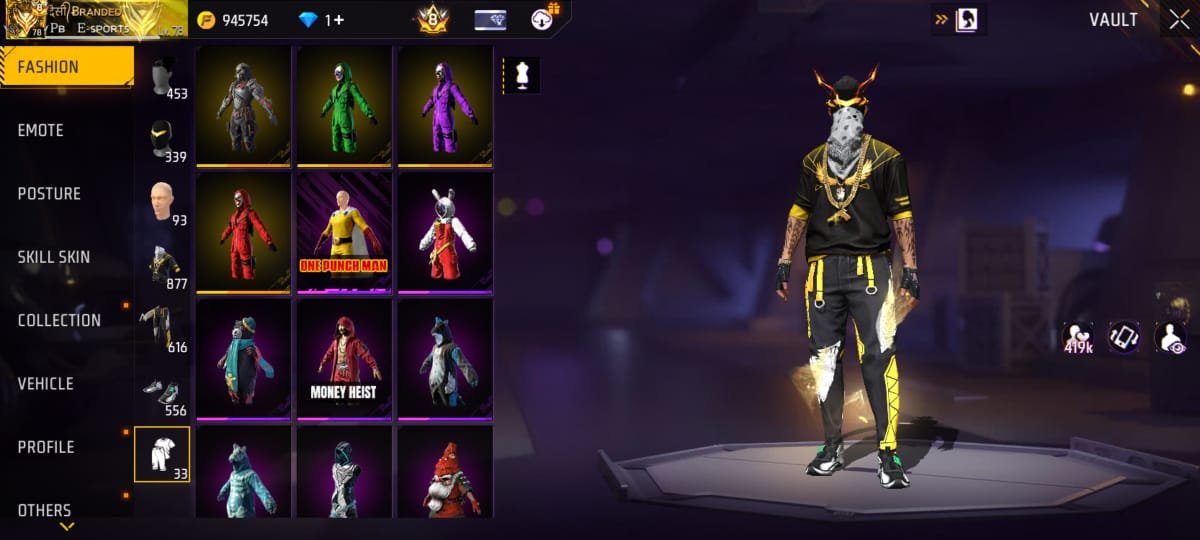Open the player profile banner
The width and height of the screenshot is (1200, 540).
[x=95, y=20]
